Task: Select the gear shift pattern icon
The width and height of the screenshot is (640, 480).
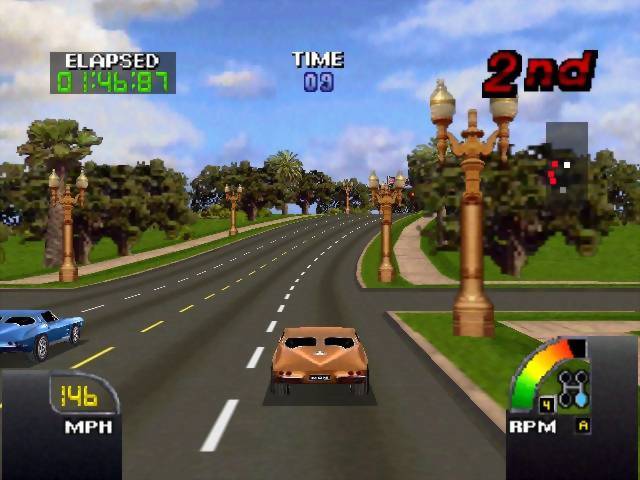Action: tap(573, 389)
